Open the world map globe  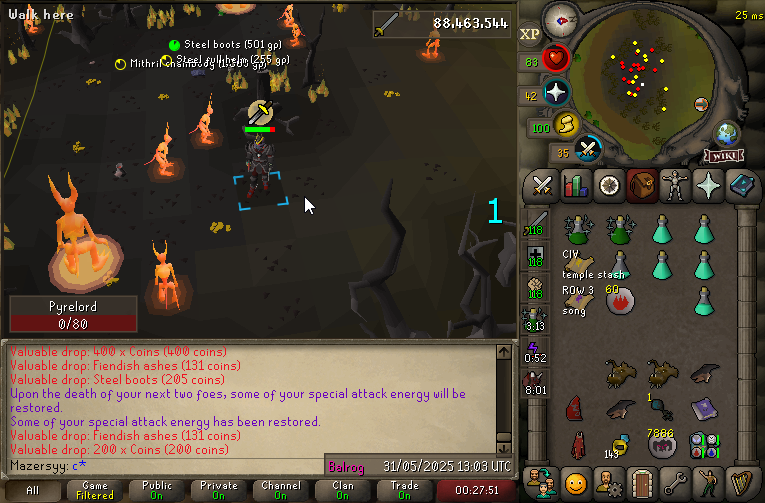tap(725, 134)
